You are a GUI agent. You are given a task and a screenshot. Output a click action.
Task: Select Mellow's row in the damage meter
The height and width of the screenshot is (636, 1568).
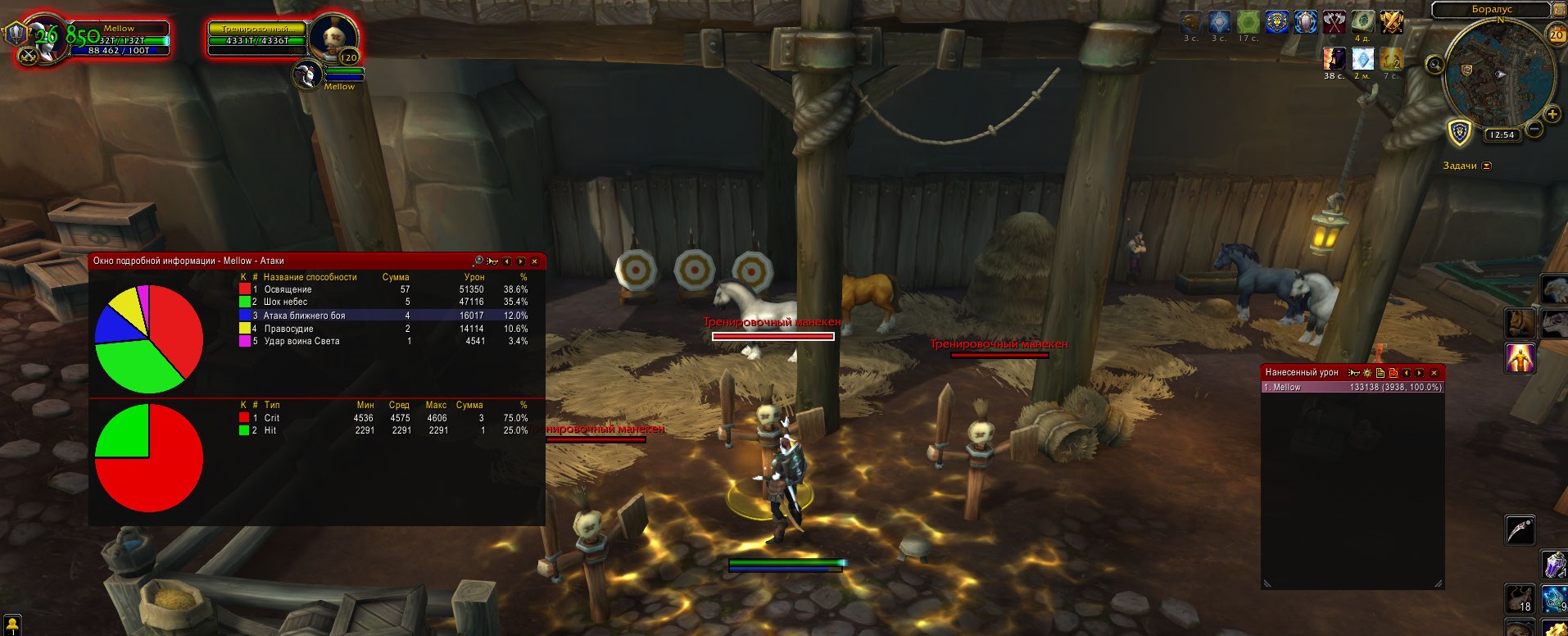point(1352,388)
